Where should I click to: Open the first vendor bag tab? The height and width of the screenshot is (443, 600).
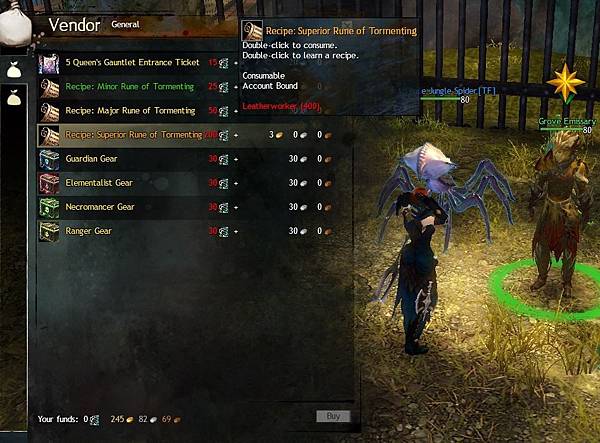(14, 69)
